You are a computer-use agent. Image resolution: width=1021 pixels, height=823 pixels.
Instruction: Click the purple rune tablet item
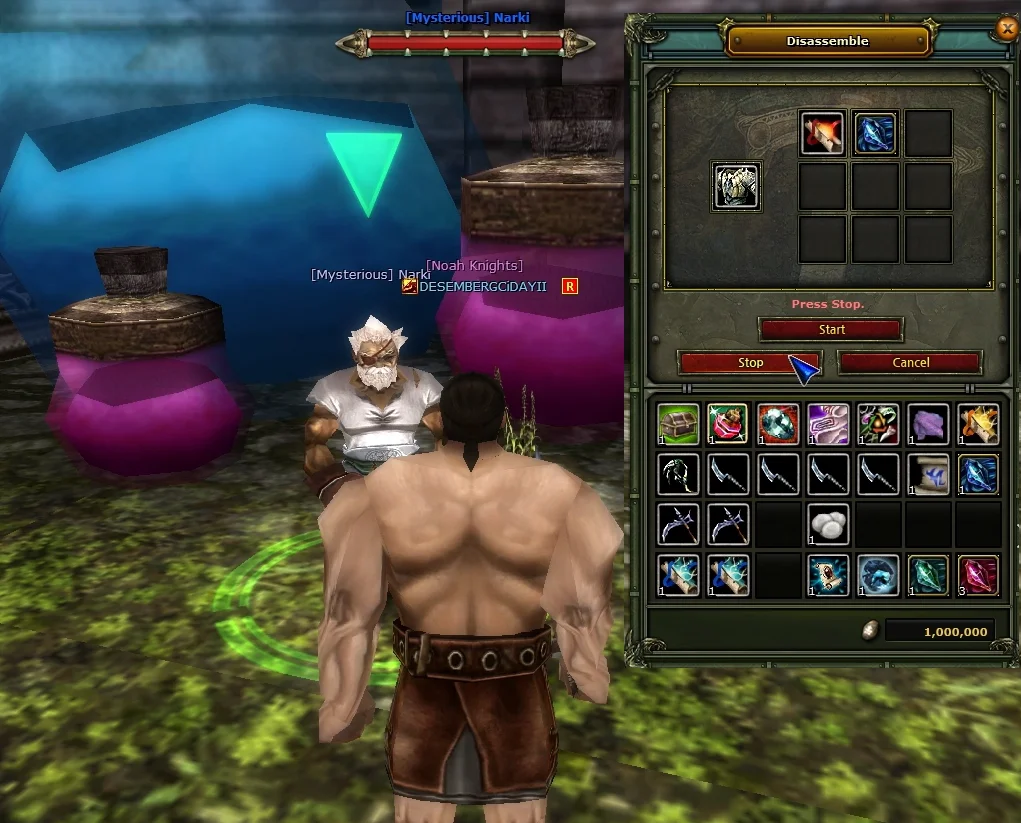828,425
